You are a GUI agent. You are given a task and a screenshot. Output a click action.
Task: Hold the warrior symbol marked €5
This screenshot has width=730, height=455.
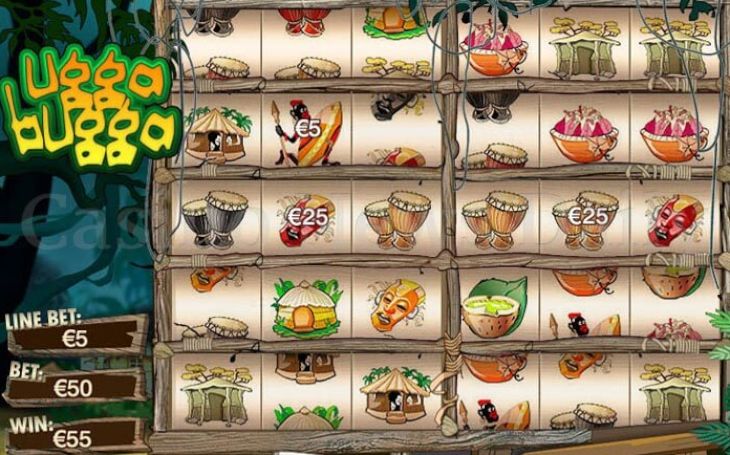pyautogui.click(x=306, y=134)
